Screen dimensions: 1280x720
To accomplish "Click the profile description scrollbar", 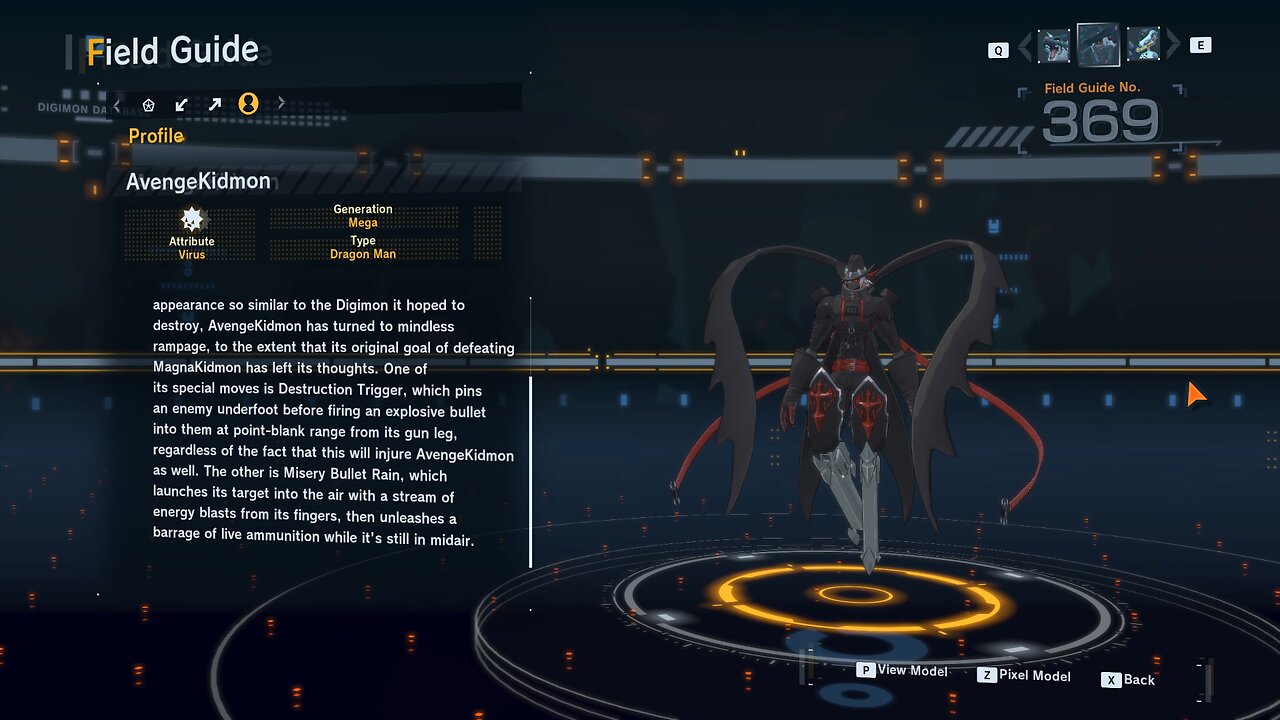I will click(530, 471).
